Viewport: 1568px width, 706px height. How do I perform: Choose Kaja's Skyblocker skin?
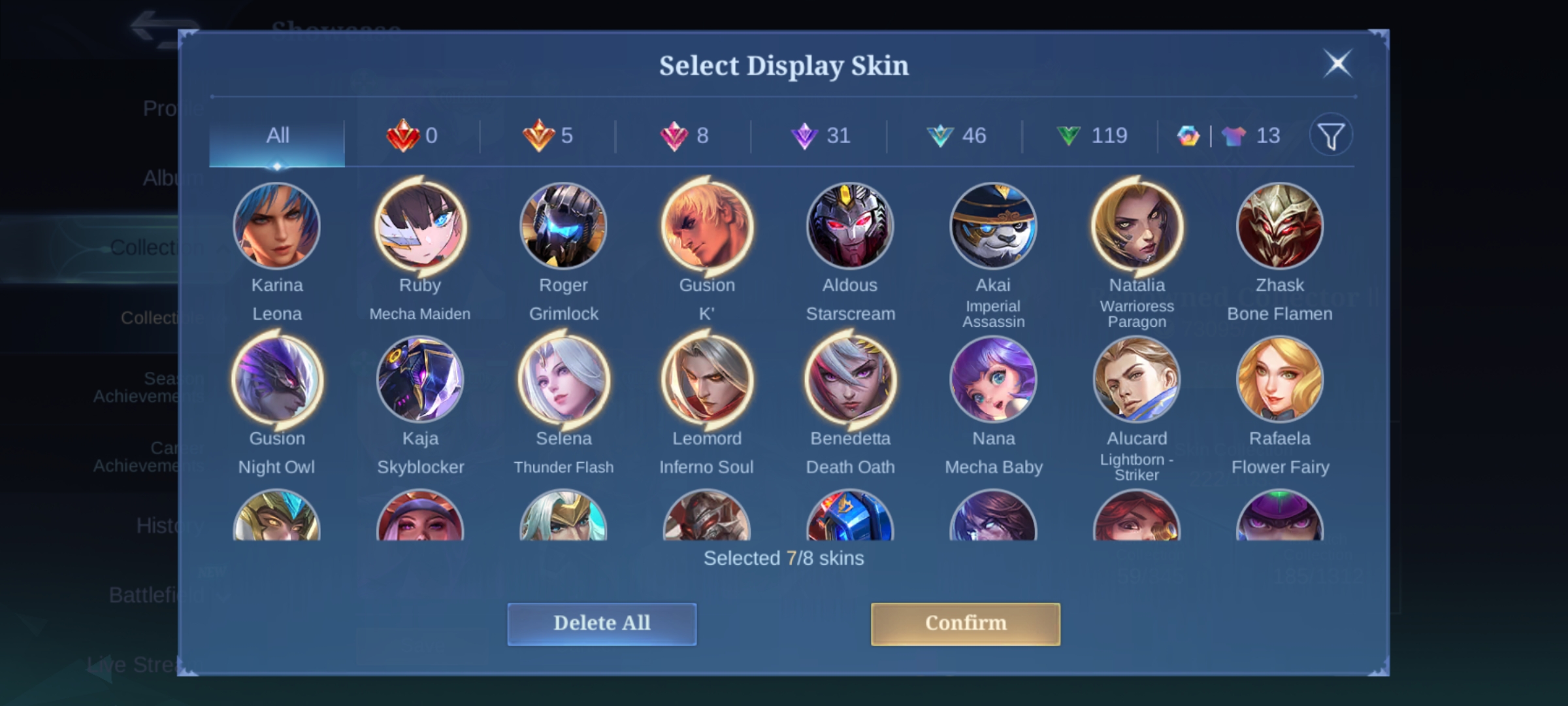click(x=420, y=380)
